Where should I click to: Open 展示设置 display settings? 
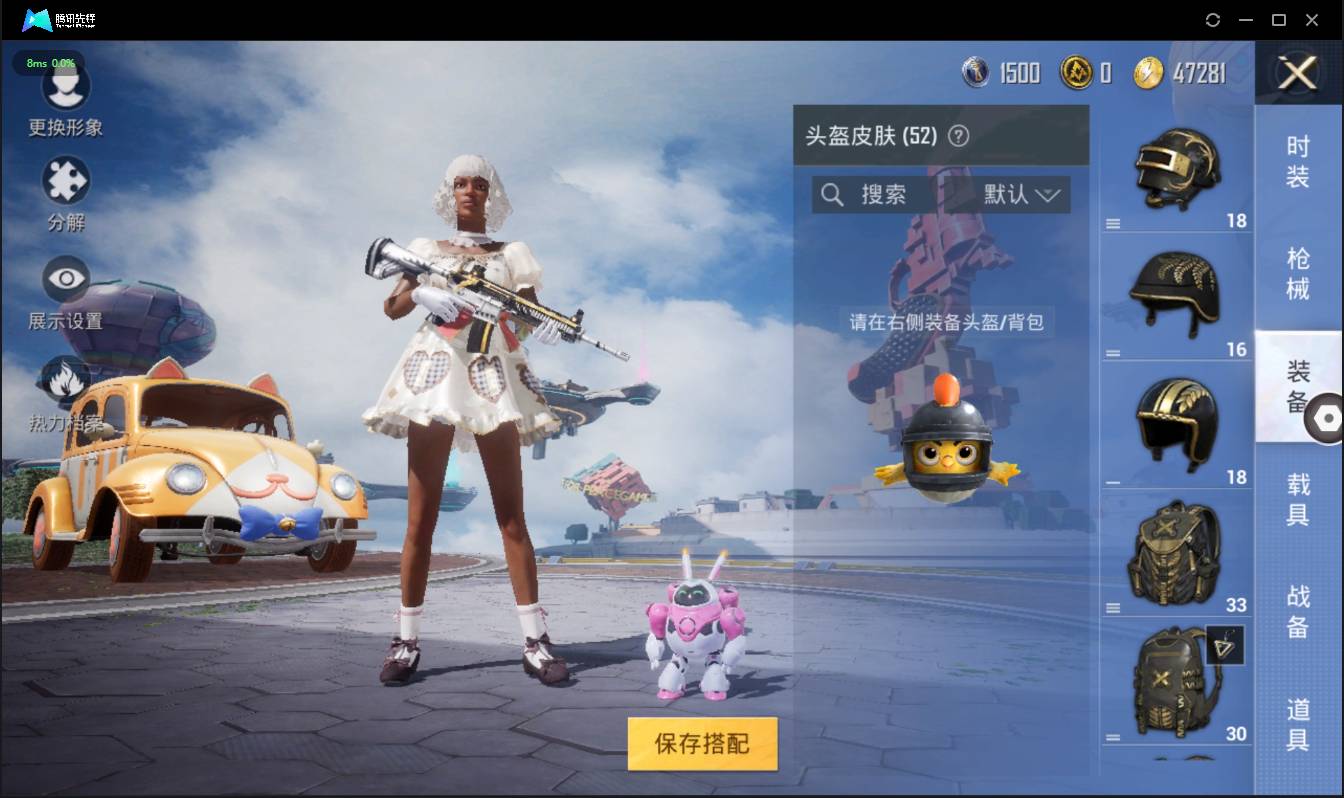[x=66, y=290]
